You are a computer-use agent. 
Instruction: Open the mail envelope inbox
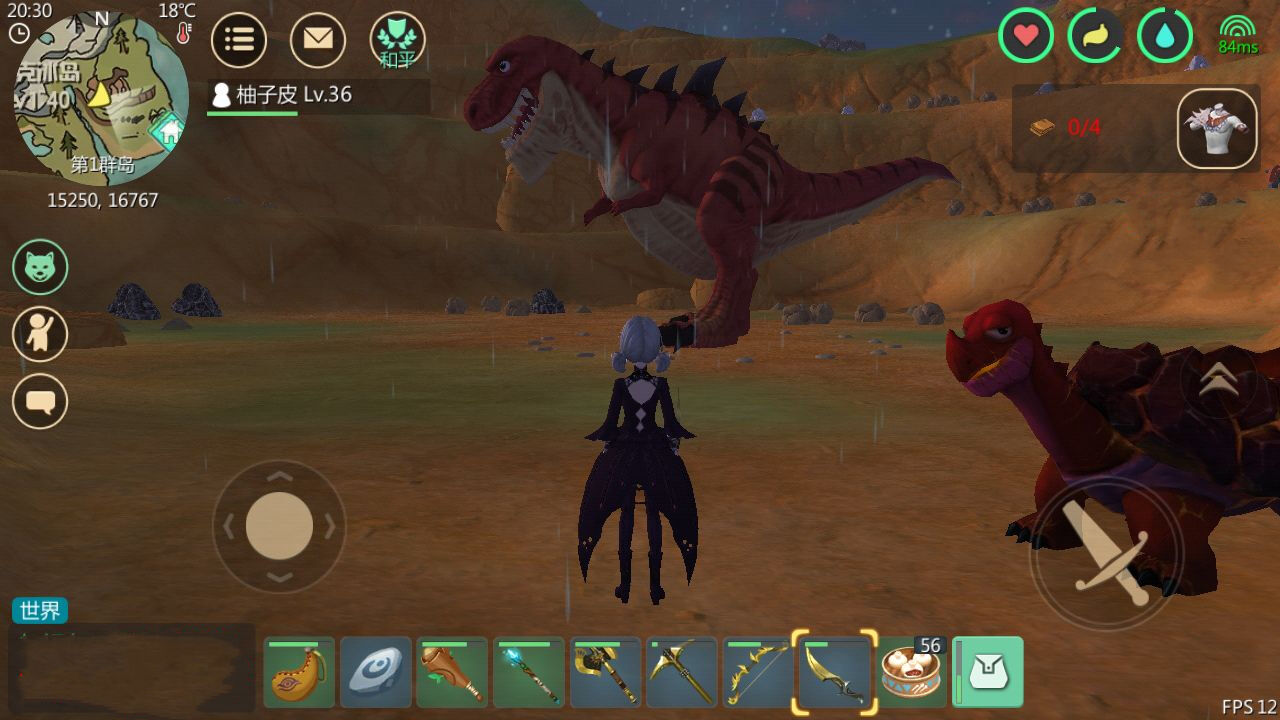318,40
